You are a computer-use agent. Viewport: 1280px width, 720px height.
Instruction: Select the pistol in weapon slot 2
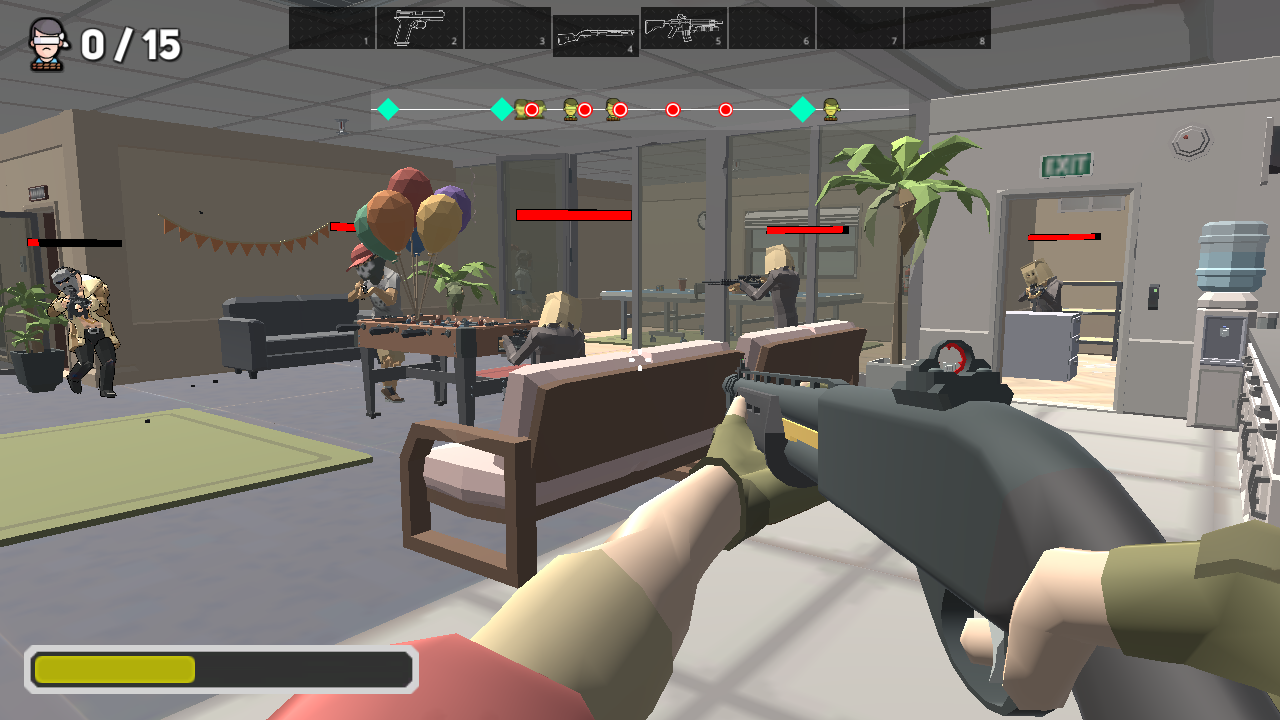pyautogui.click(x=420, y=28)
